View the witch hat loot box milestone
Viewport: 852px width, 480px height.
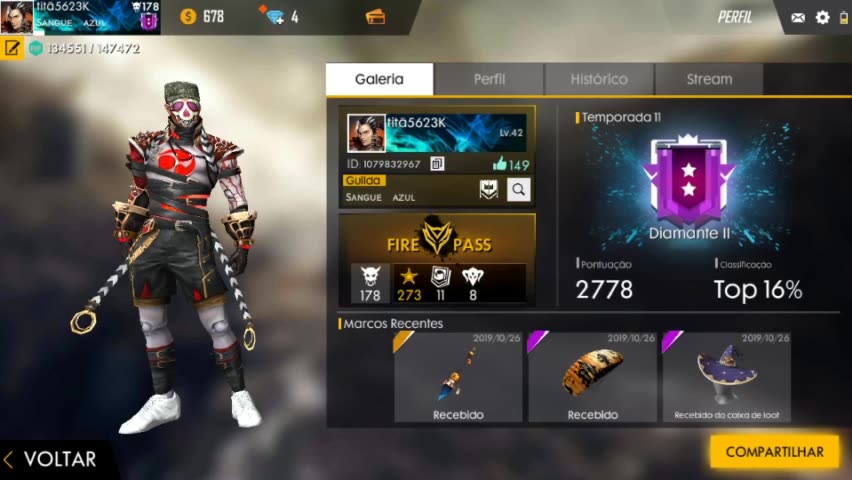[727, 376]
